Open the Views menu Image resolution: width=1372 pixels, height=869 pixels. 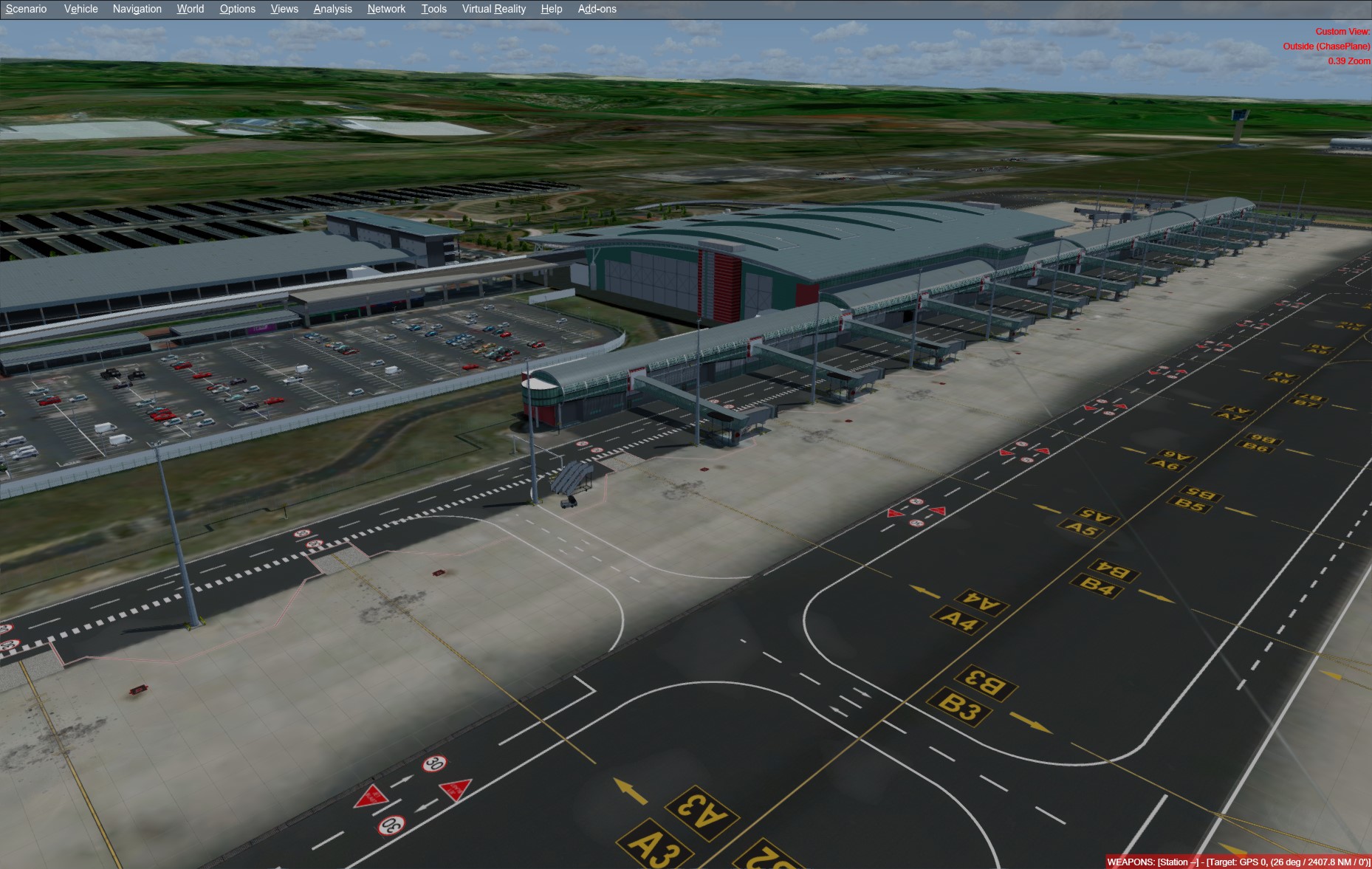(x=284, y=9)
